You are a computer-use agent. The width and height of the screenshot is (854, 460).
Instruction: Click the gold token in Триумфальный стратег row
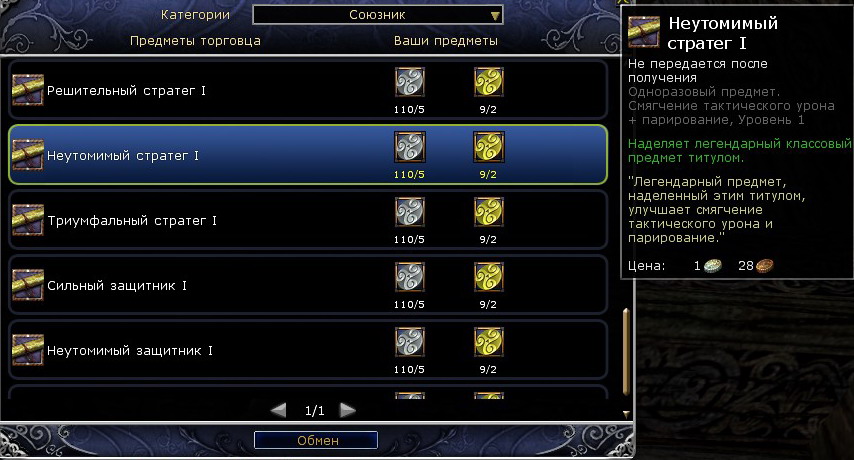coord(488,212)
